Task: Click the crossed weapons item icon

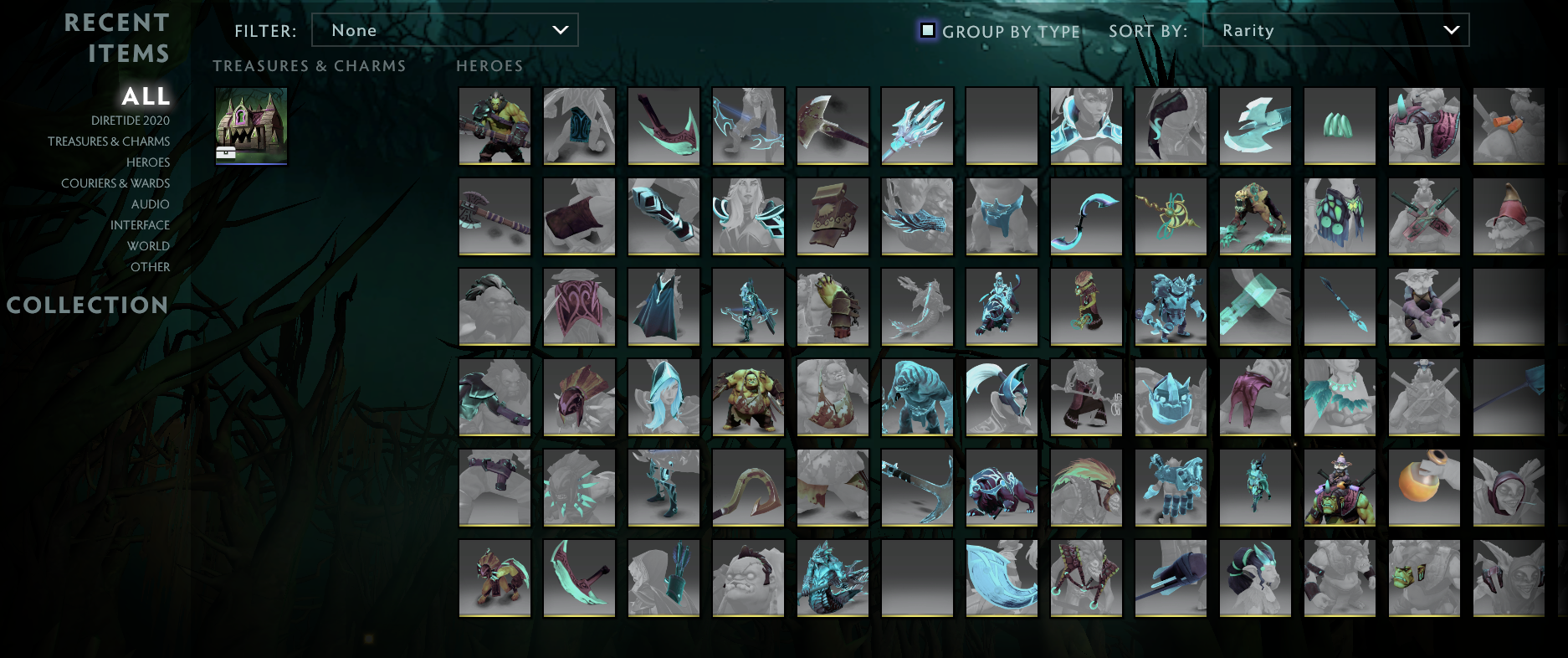Action: pyautogui.click(x=1424, y=216)
